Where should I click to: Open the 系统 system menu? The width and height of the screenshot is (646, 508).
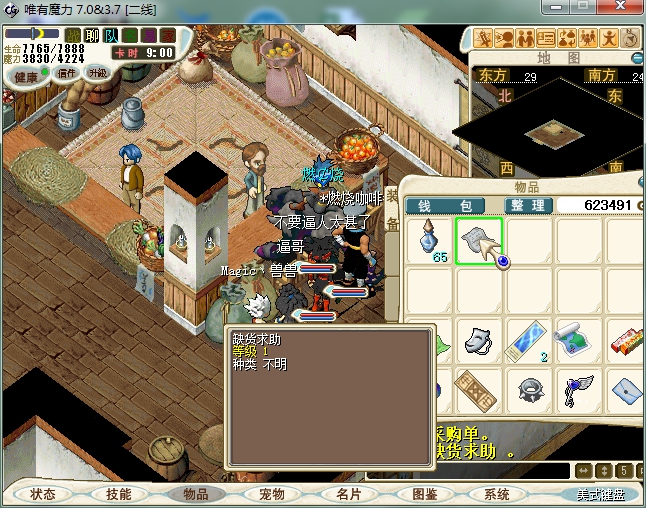pos(497,494)
